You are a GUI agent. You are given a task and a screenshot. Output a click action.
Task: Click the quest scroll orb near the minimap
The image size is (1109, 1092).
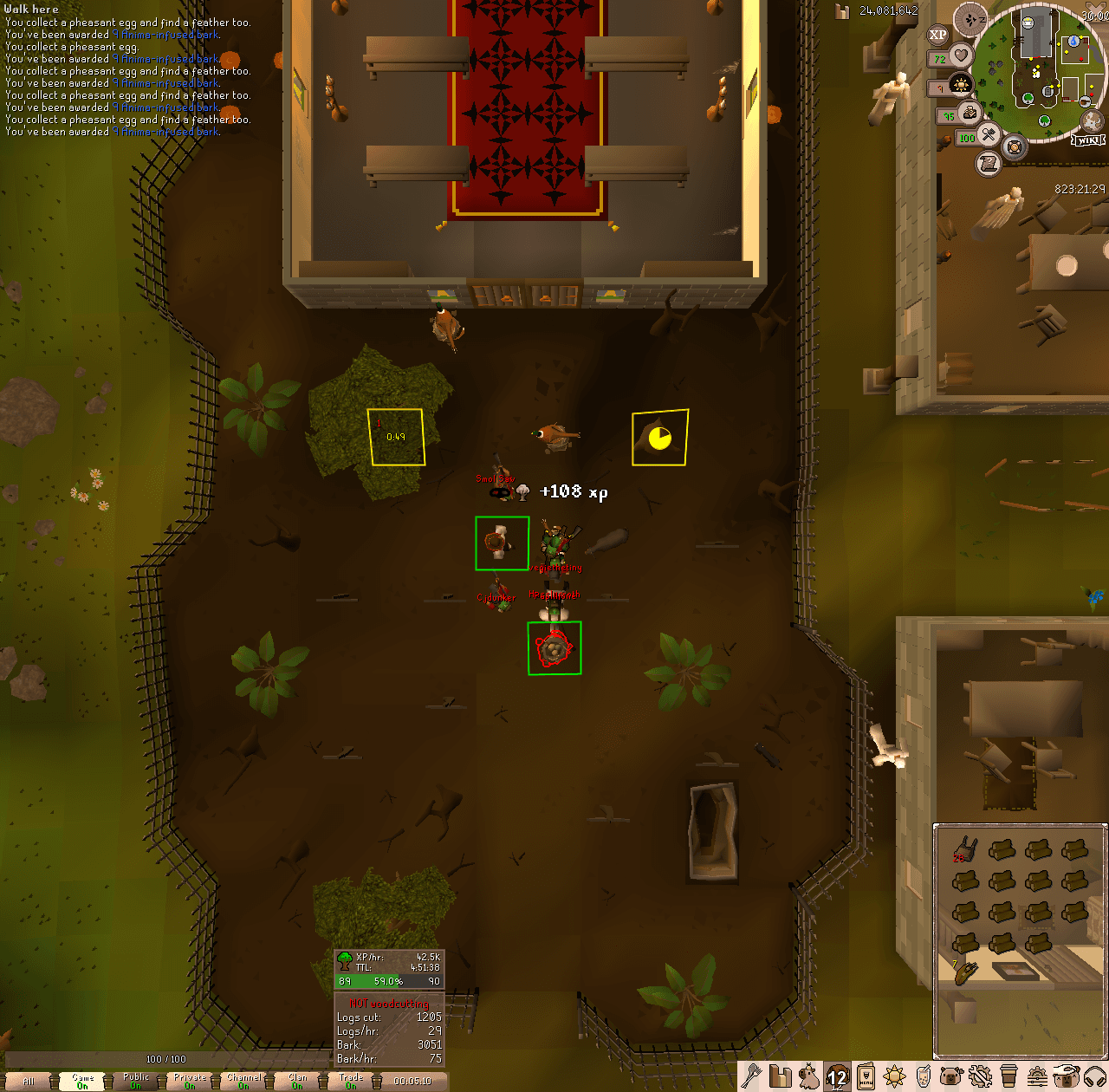pyautogui.click(x=989, y=163)
